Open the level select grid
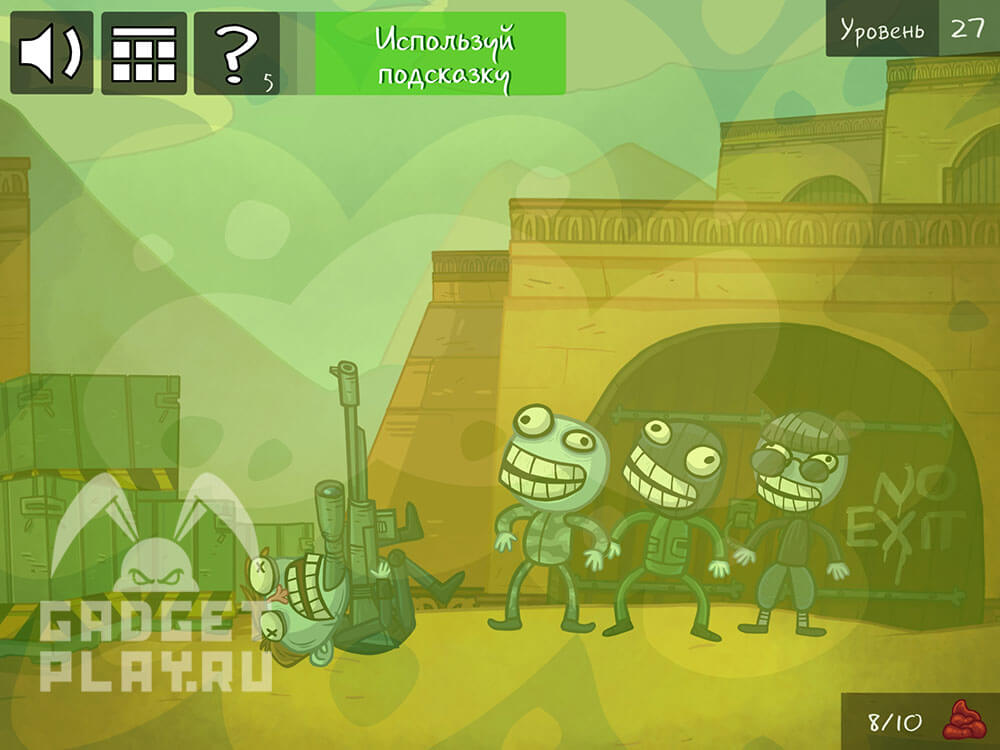Screen dimensions: 1000x750 [x=143, y=53]
